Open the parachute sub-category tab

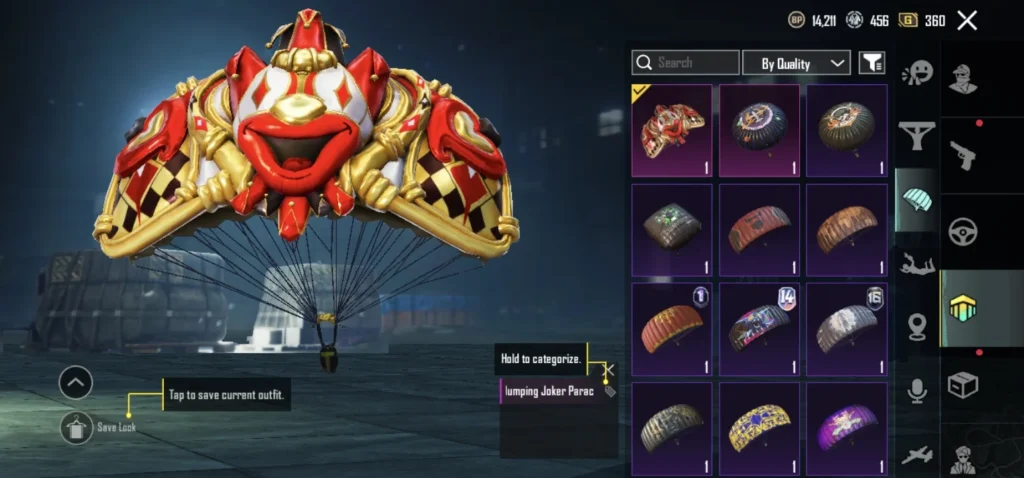click(x=916, y=198)
